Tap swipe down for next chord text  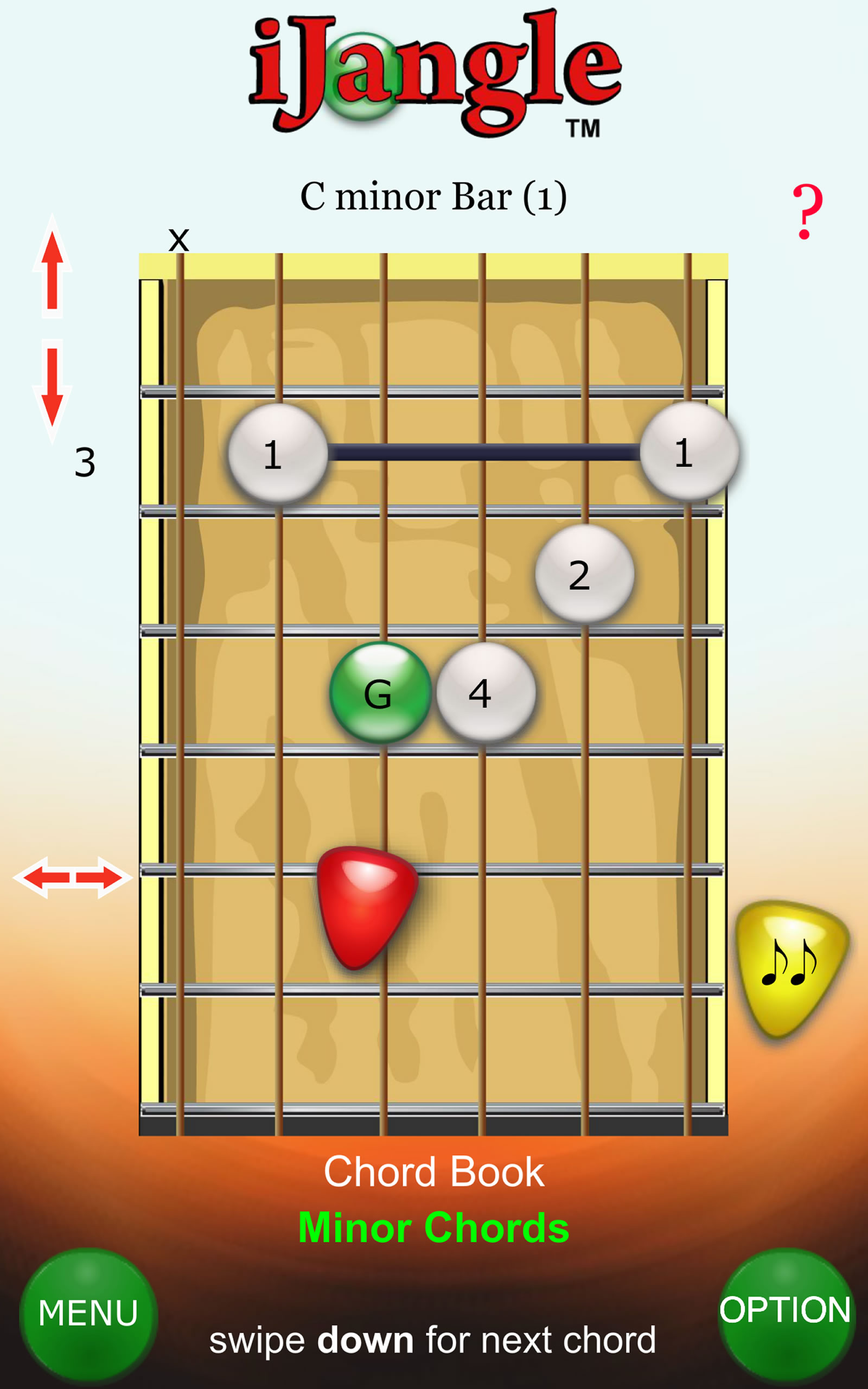[434, 1340]
